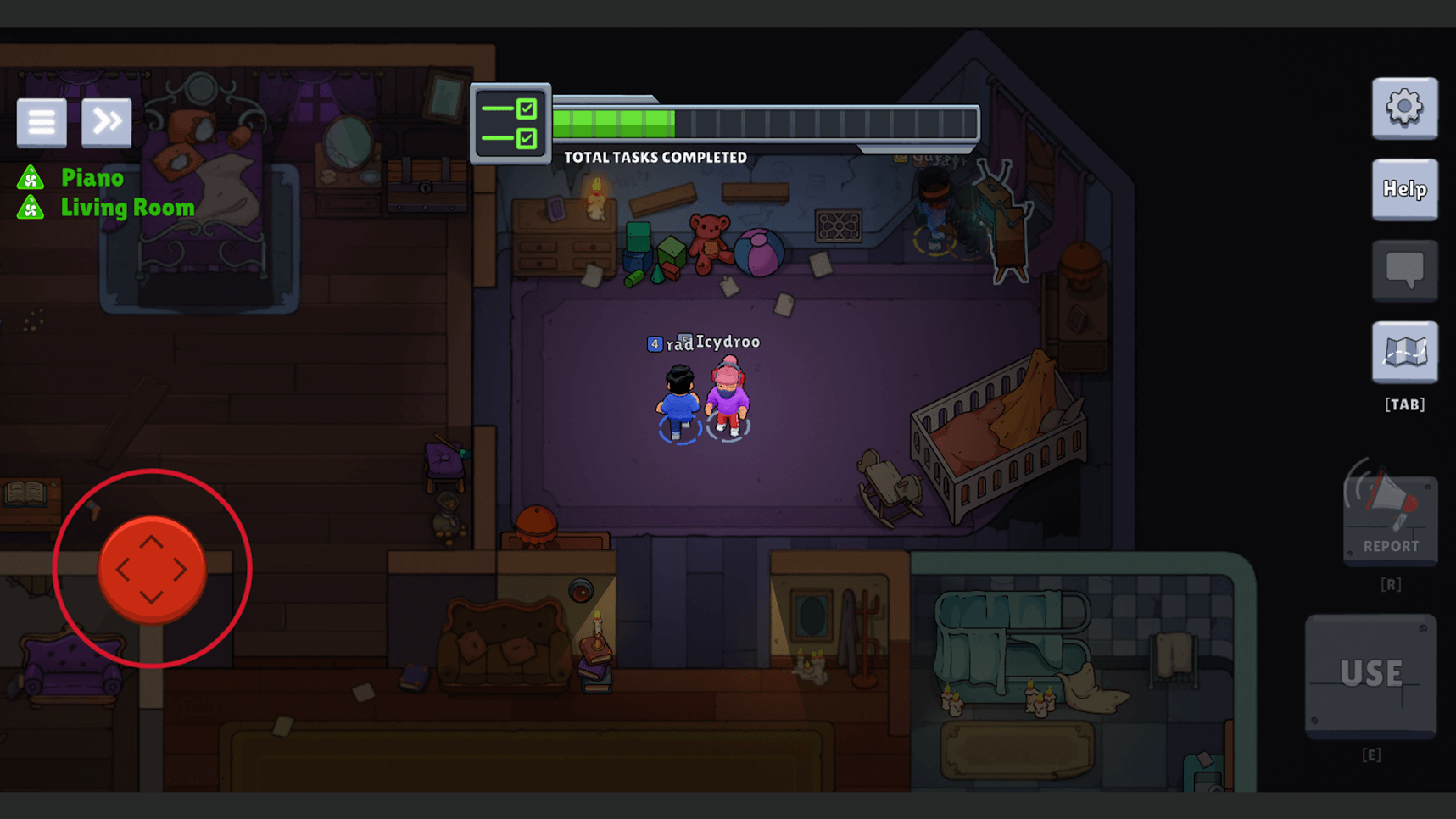Viewport: 1456px width, 819px height.
Task: Click the red movement joystick
Action: point(152,569)
